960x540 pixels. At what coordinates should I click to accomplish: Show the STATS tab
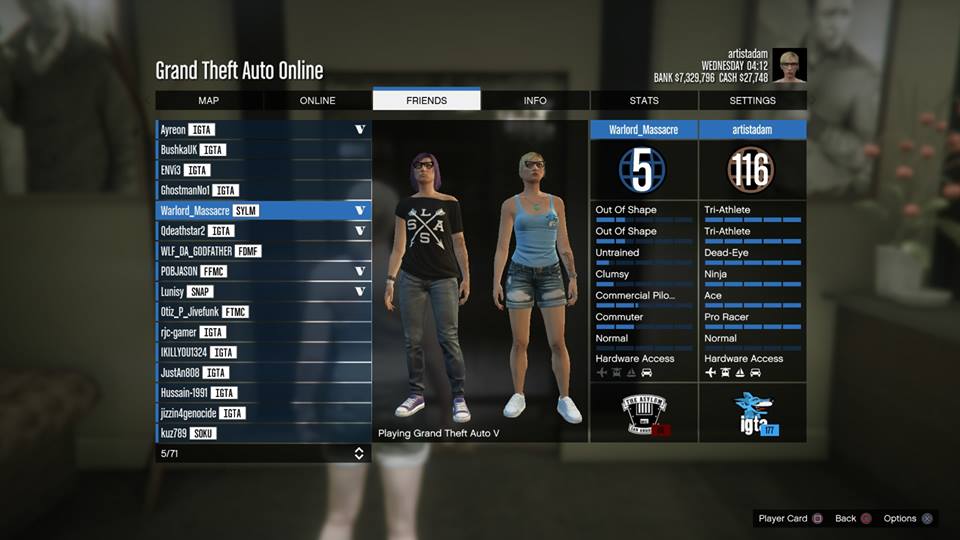(x=644, y=100)
